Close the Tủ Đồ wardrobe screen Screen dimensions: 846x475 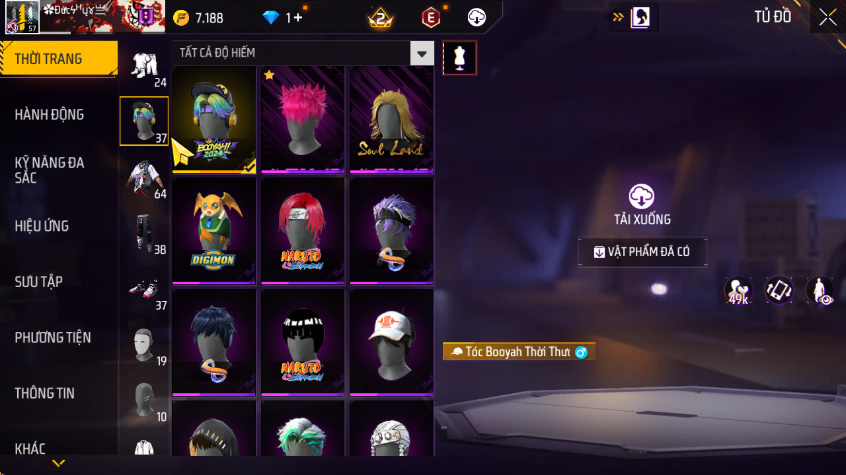point(827,17)
